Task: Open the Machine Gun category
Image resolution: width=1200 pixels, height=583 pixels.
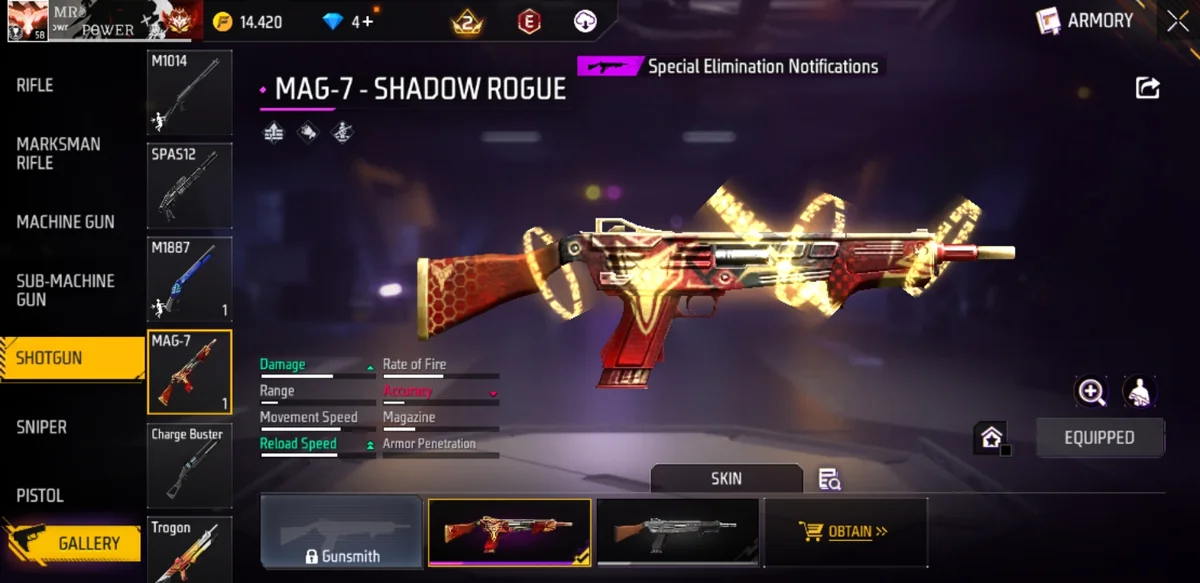Action: pos(65,222)
